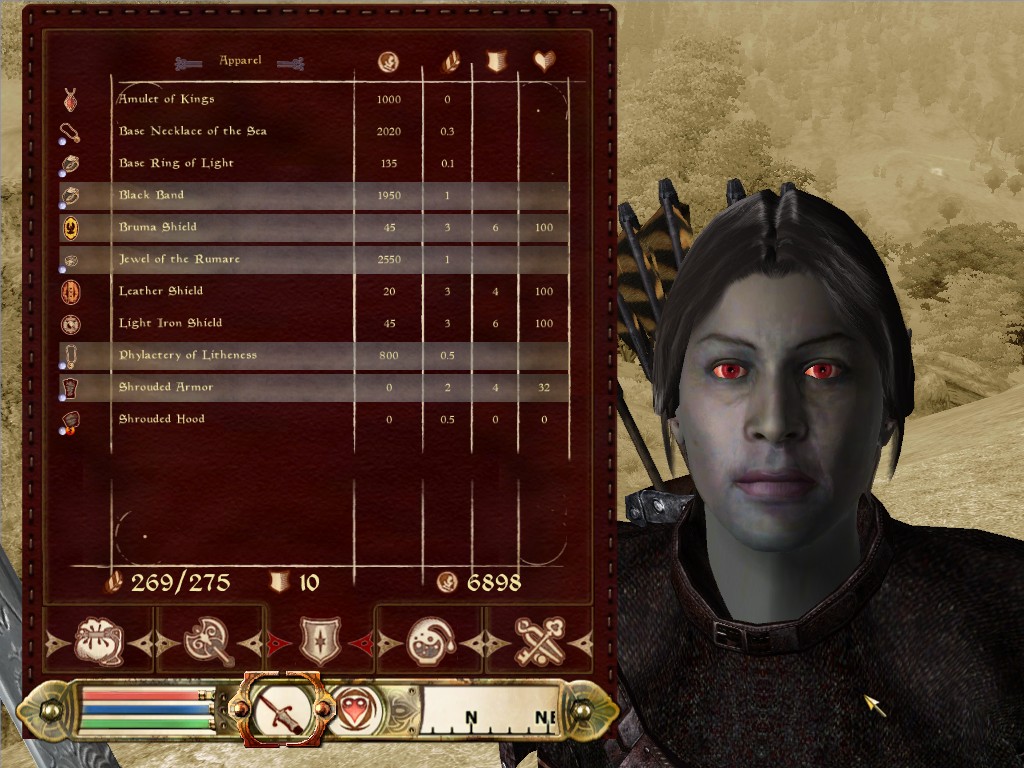Choose the Phylactery of Litheness
Screen dimensions: 1024x768
(x=187, y=355)
